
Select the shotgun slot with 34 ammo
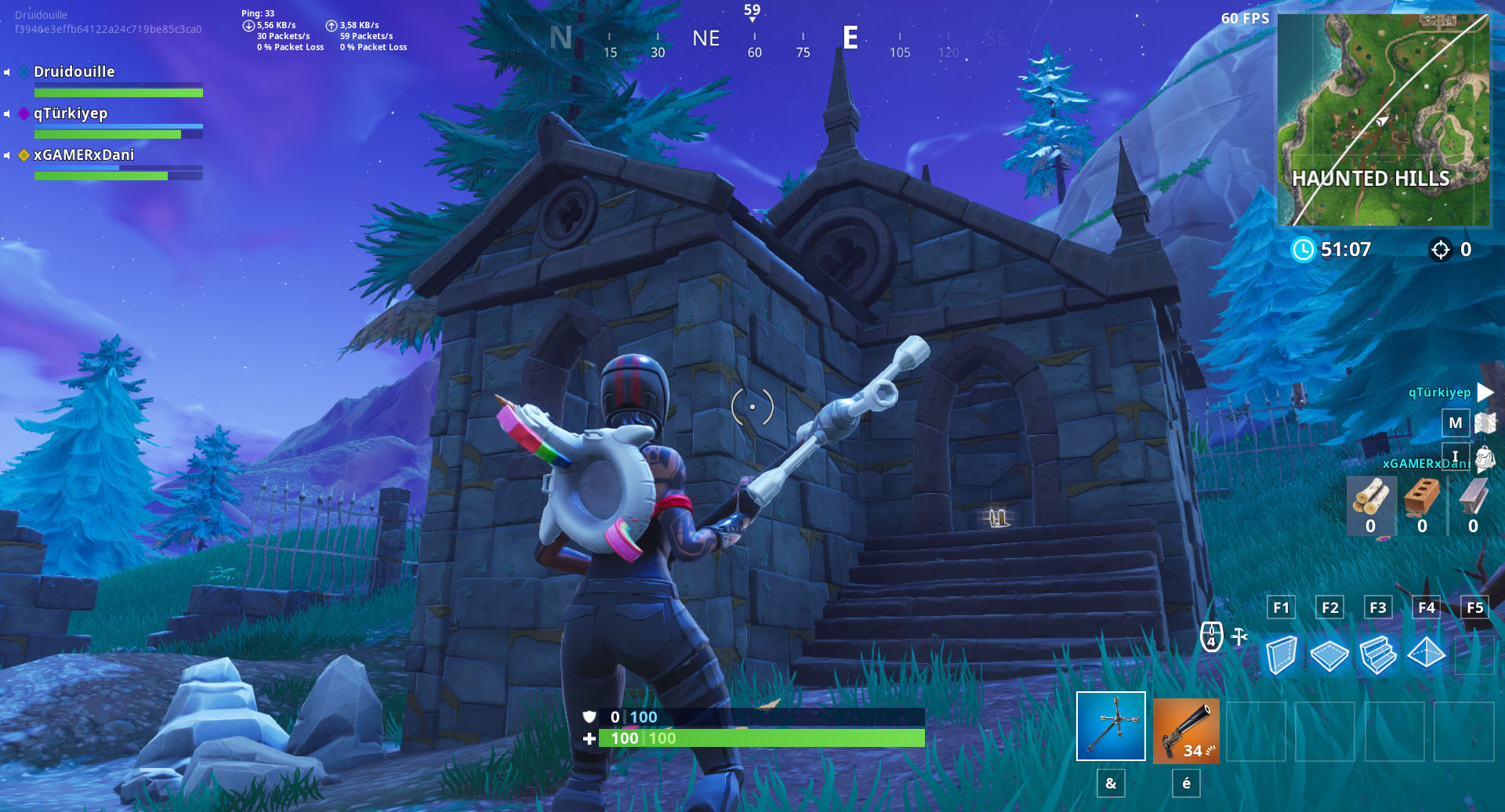[x=1185, y=730]
